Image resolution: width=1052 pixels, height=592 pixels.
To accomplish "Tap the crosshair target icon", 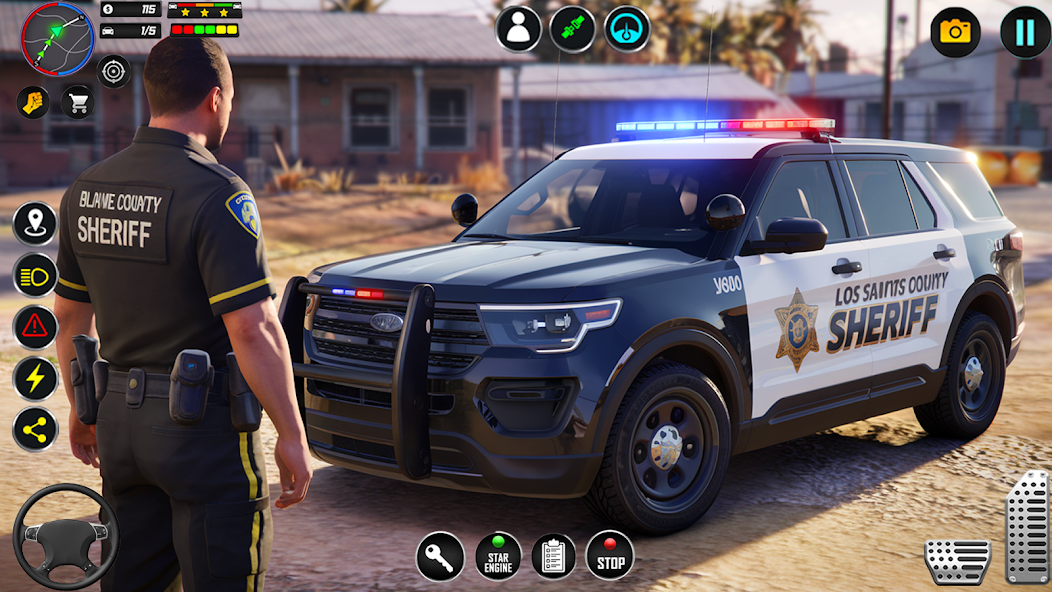I will pyautogui.click(x=114, y=71).
